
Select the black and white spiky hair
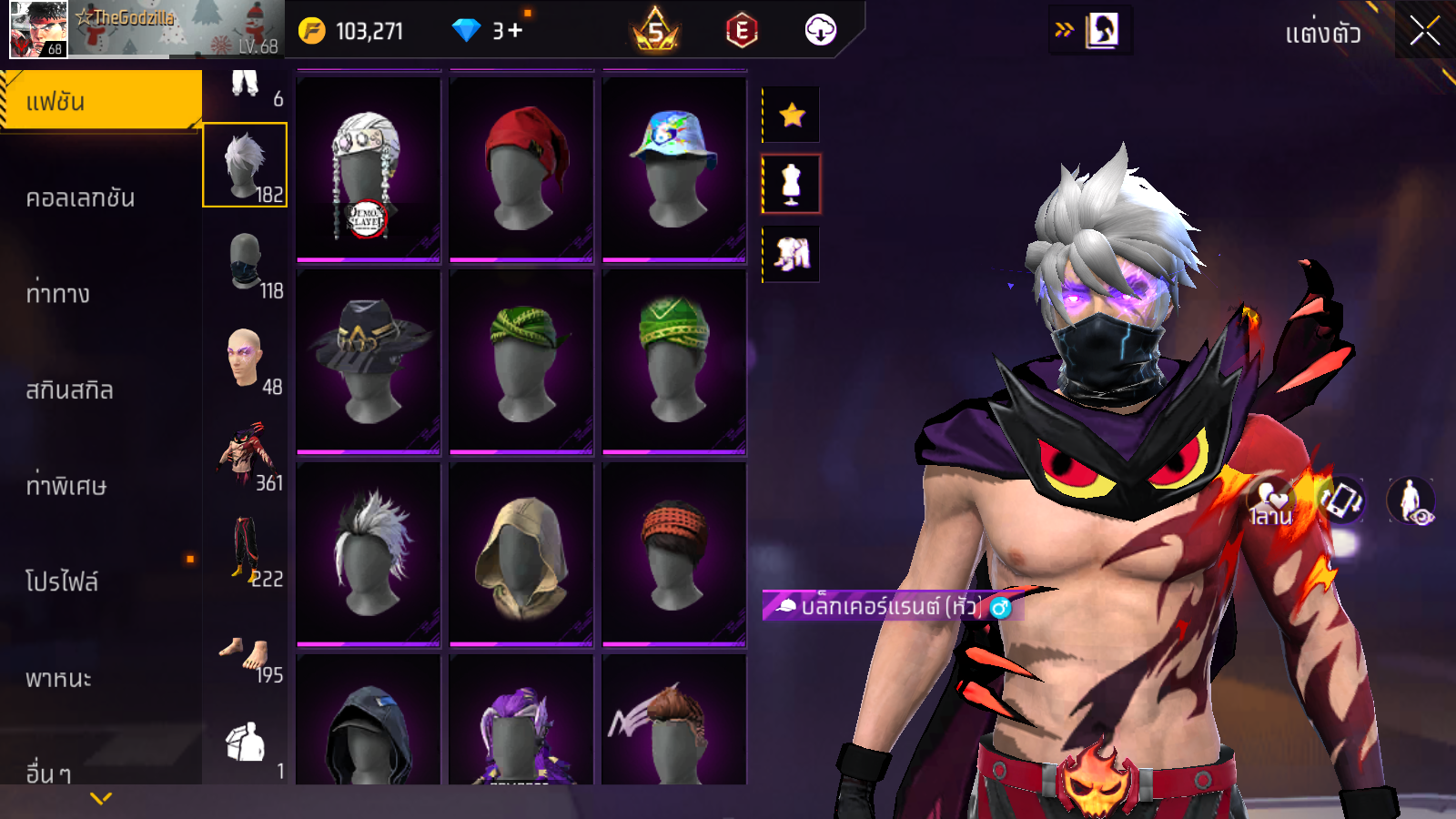tap(369, 553)
